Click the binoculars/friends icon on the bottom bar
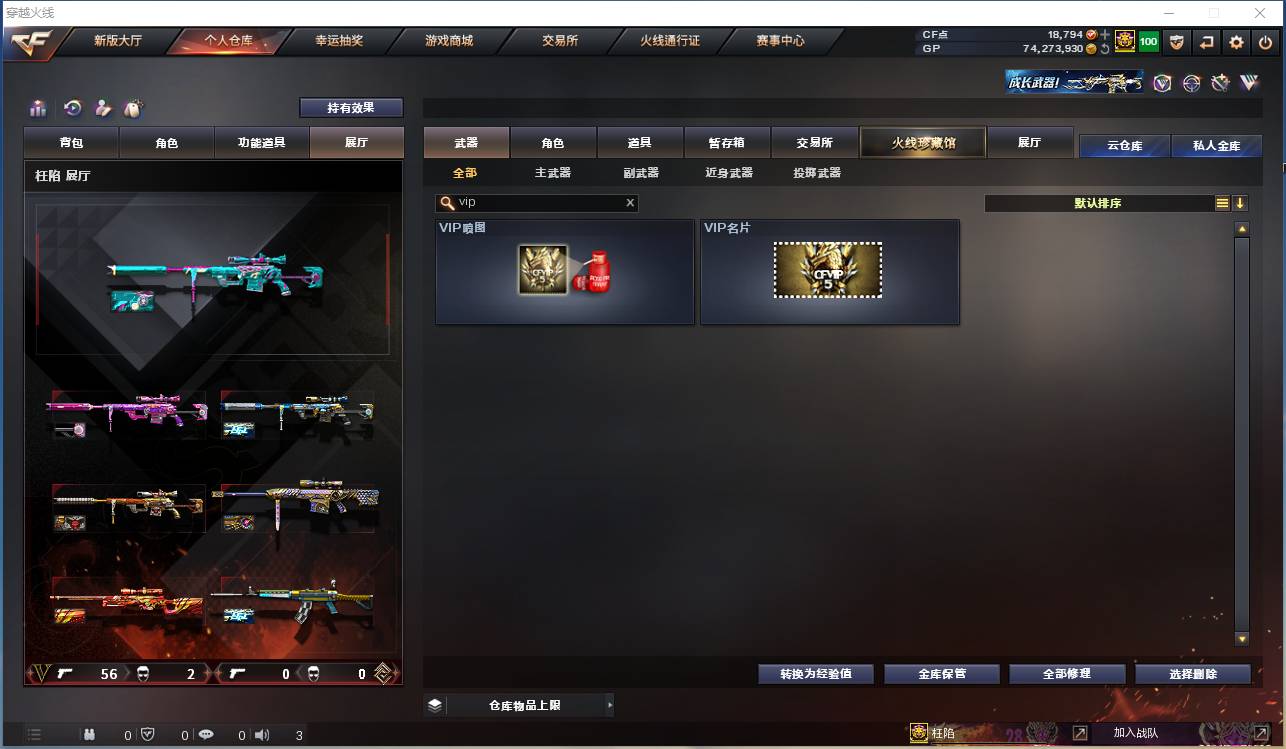Viewport: 1286px width, 749px height. [x=89, y=734]
